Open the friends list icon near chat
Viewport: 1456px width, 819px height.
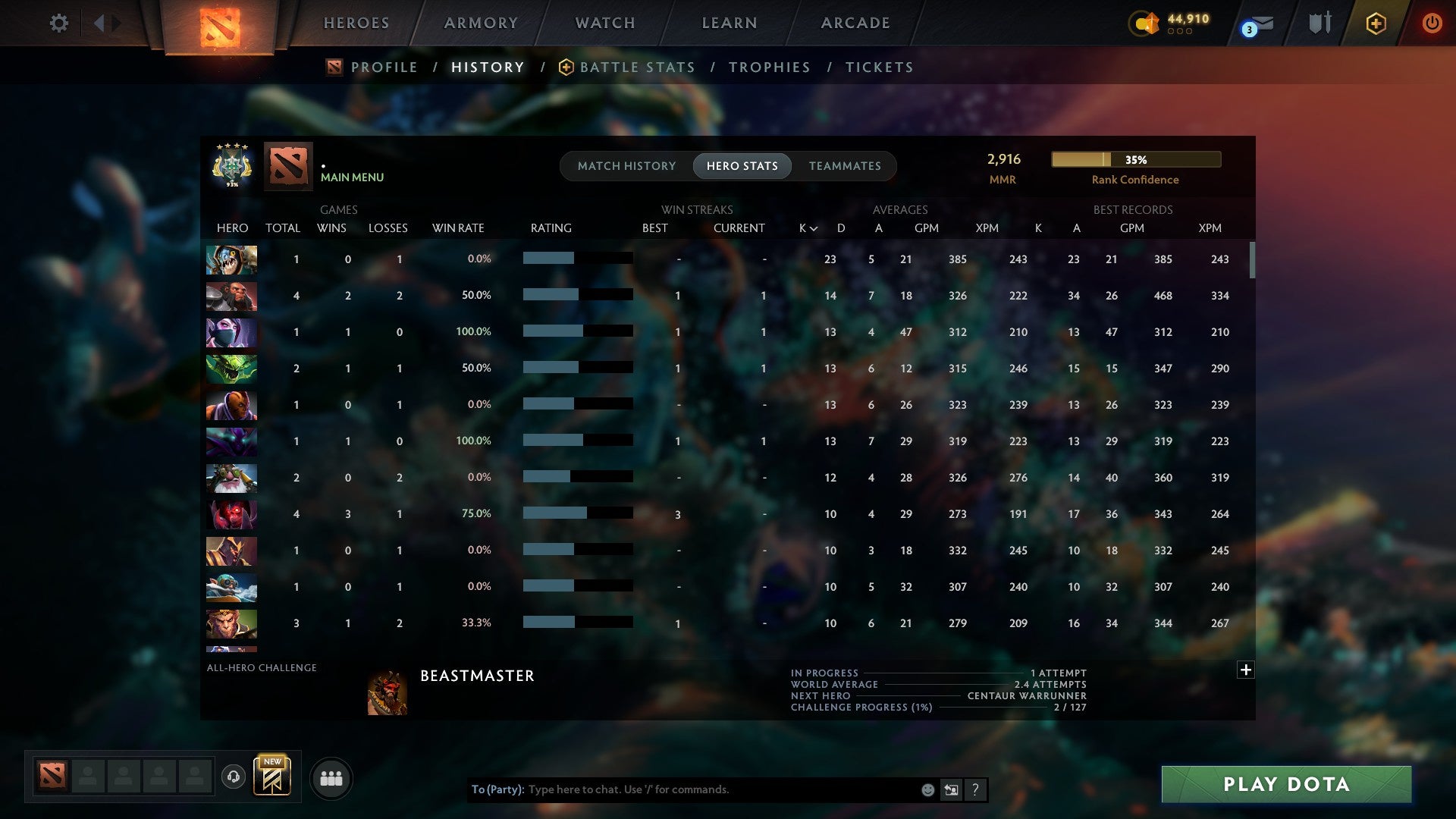[331, 778]
